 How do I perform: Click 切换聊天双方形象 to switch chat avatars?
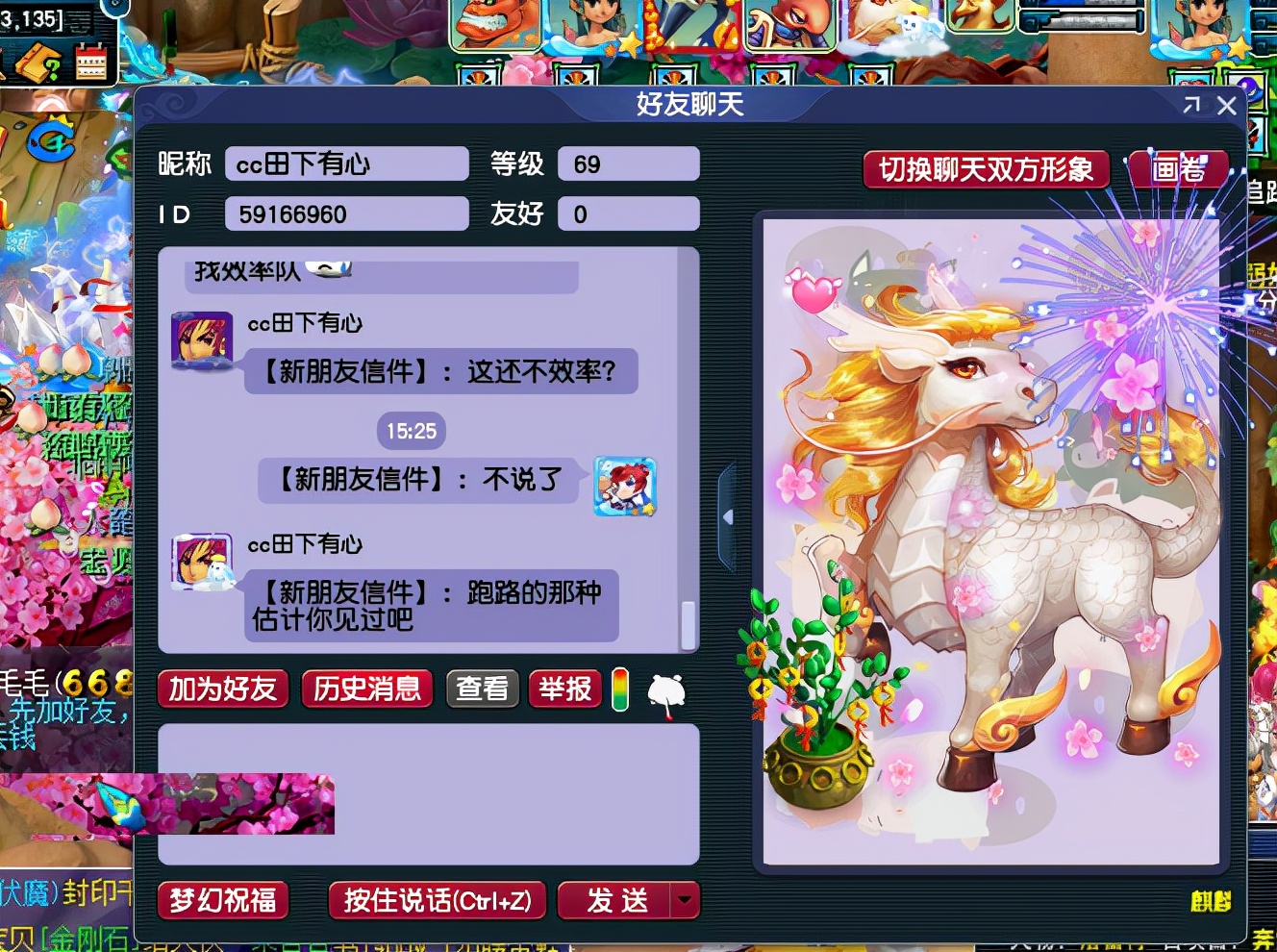tap(985, 170)
